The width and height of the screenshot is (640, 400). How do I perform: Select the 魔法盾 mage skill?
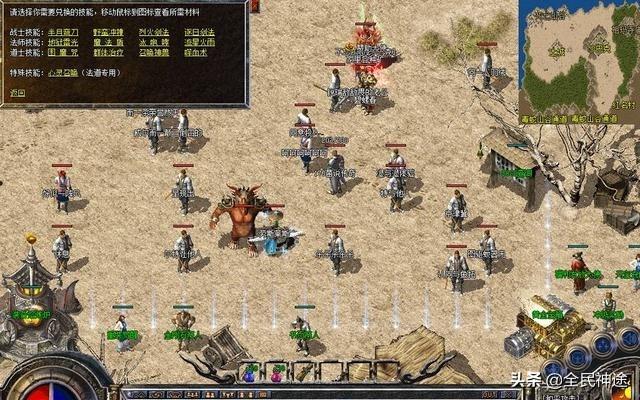pos(106,42)
